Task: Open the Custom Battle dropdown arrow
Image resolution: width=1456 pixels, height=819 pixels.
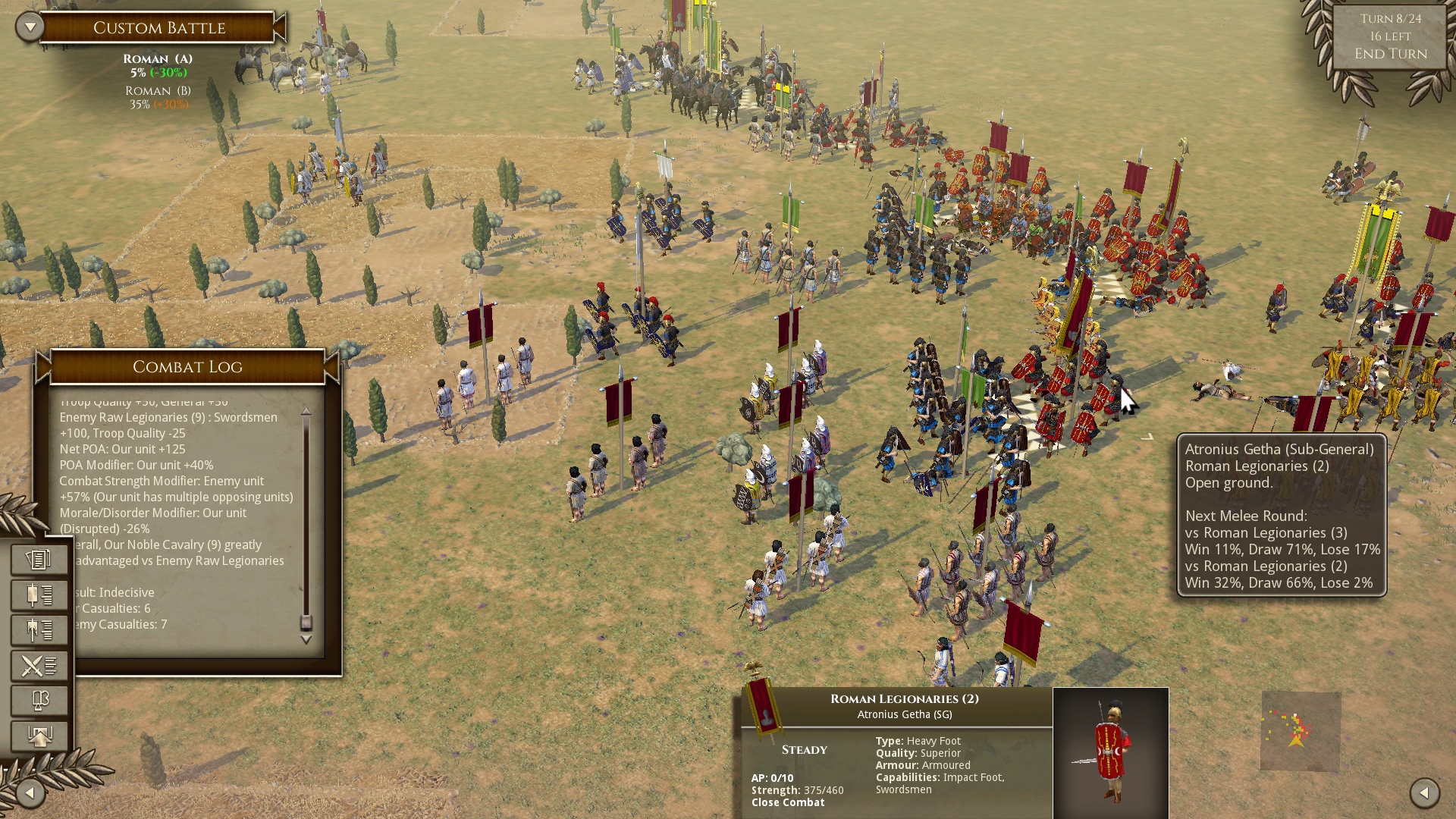Action: coord(30,27)
